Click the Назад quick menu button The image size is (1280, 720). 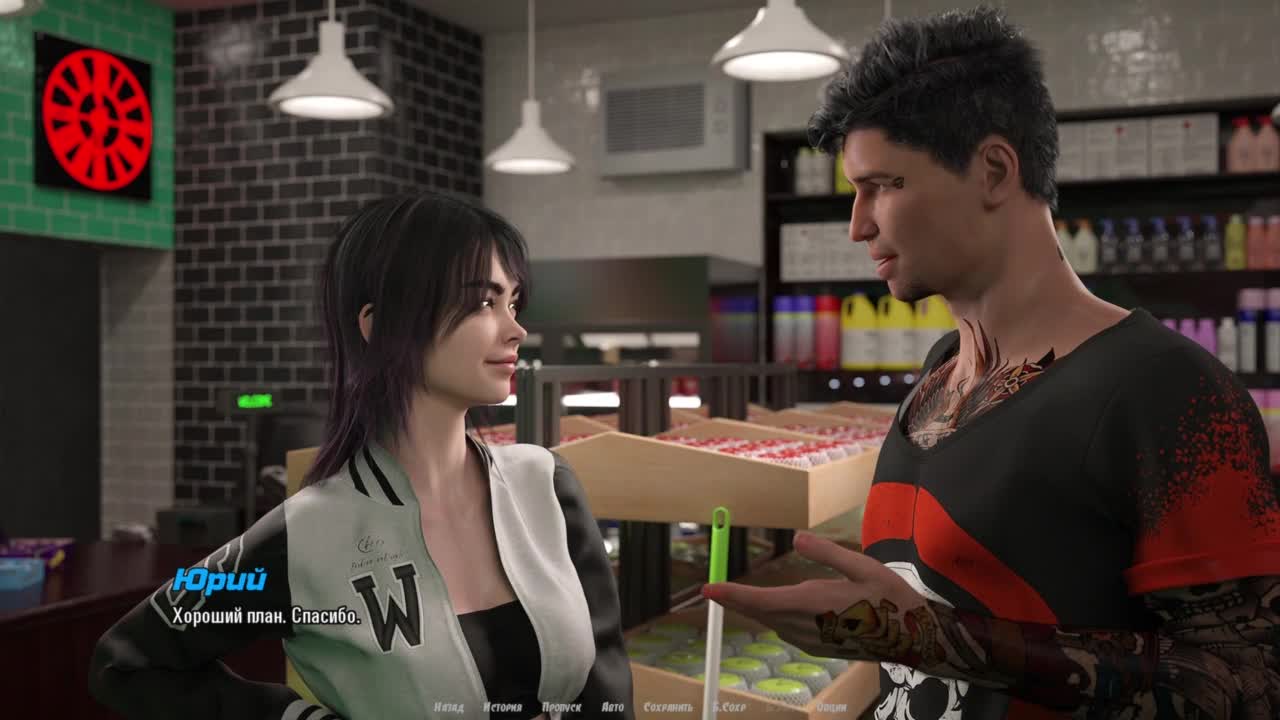(449, 707)
